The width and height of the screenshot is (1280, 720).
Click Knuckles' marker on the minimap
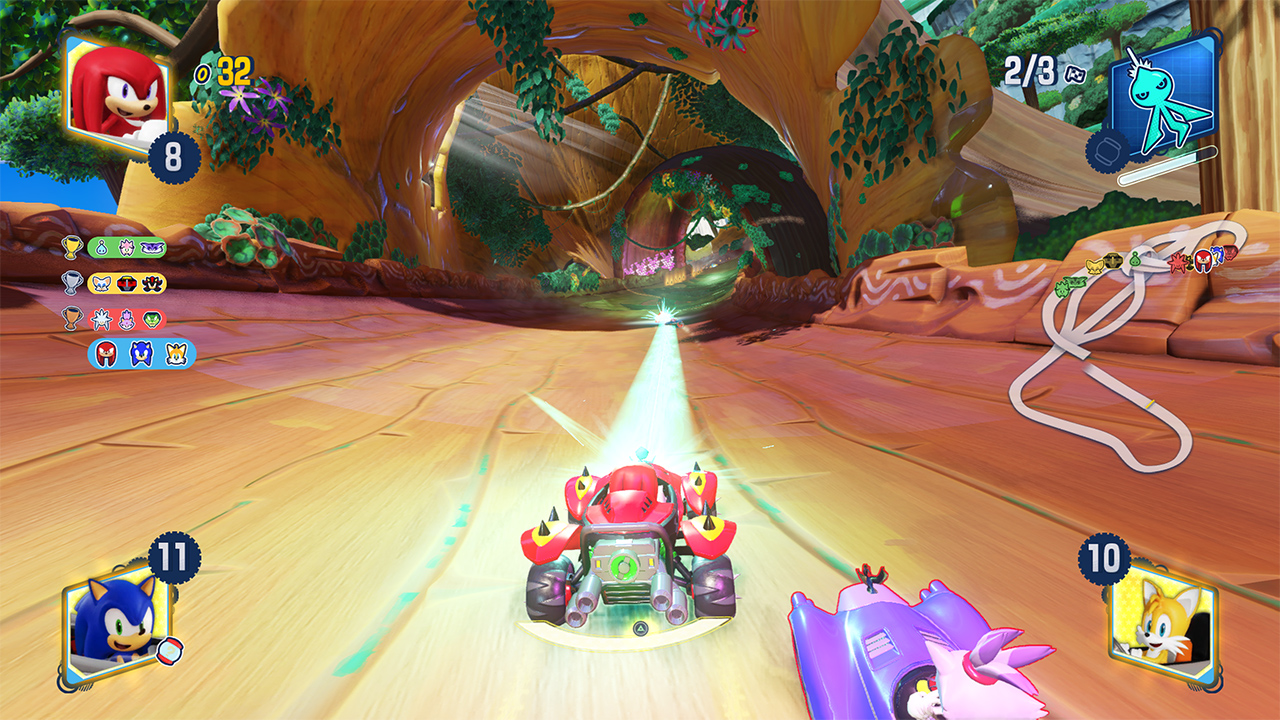[x=1202, y=261]
